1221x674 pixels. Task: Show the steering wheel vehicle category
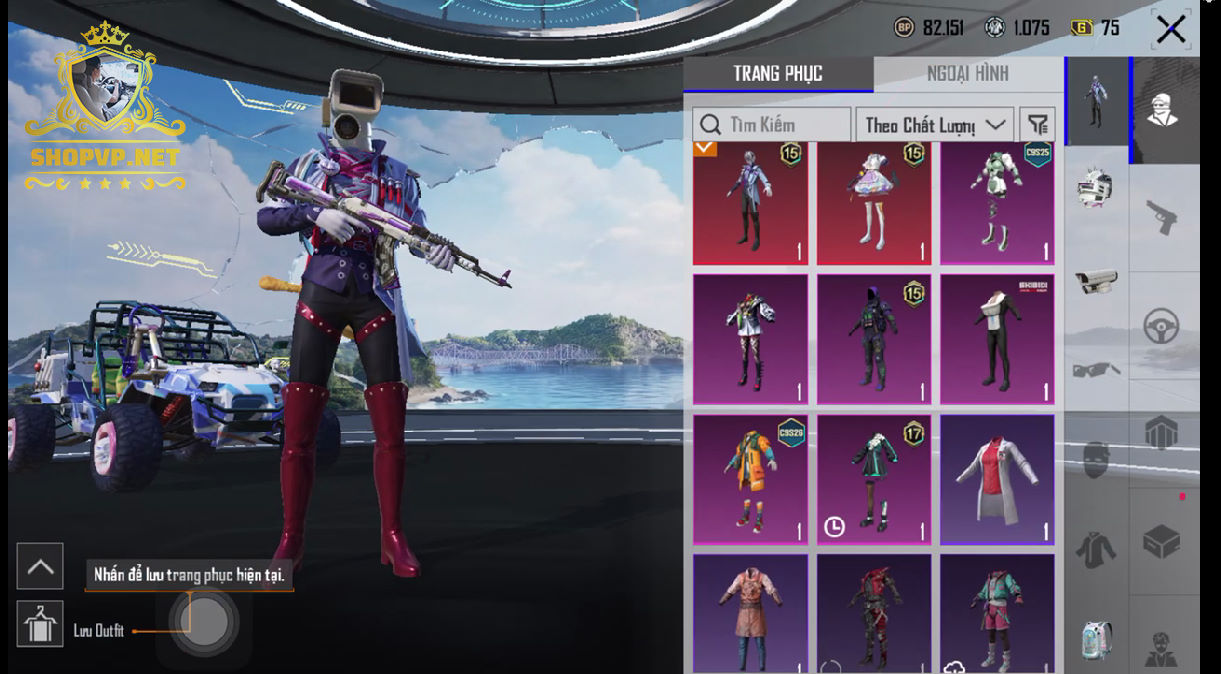click(1162, 326)
